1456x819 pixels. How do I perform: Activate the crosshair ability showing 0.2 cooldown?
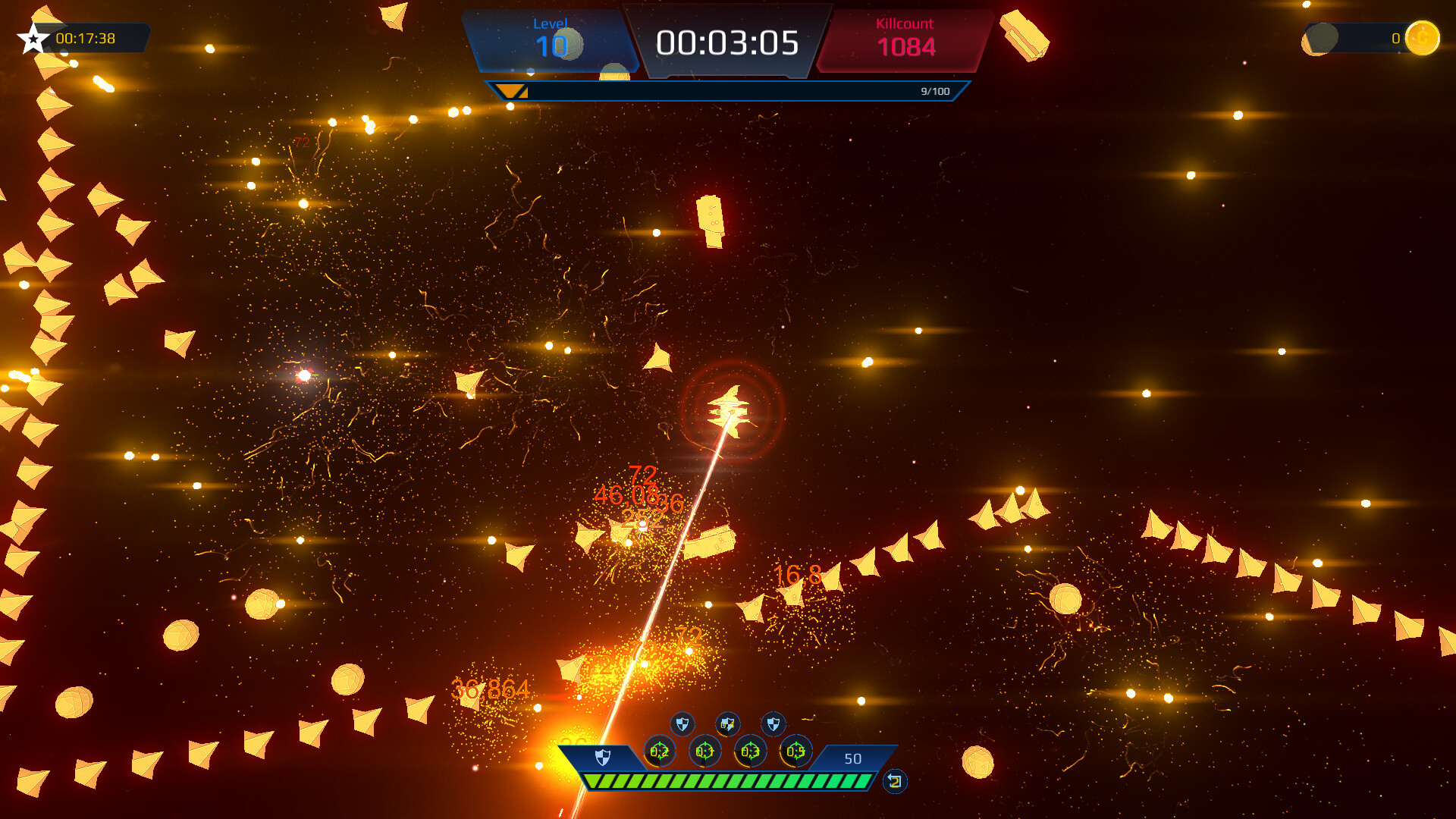click(659, 752)
